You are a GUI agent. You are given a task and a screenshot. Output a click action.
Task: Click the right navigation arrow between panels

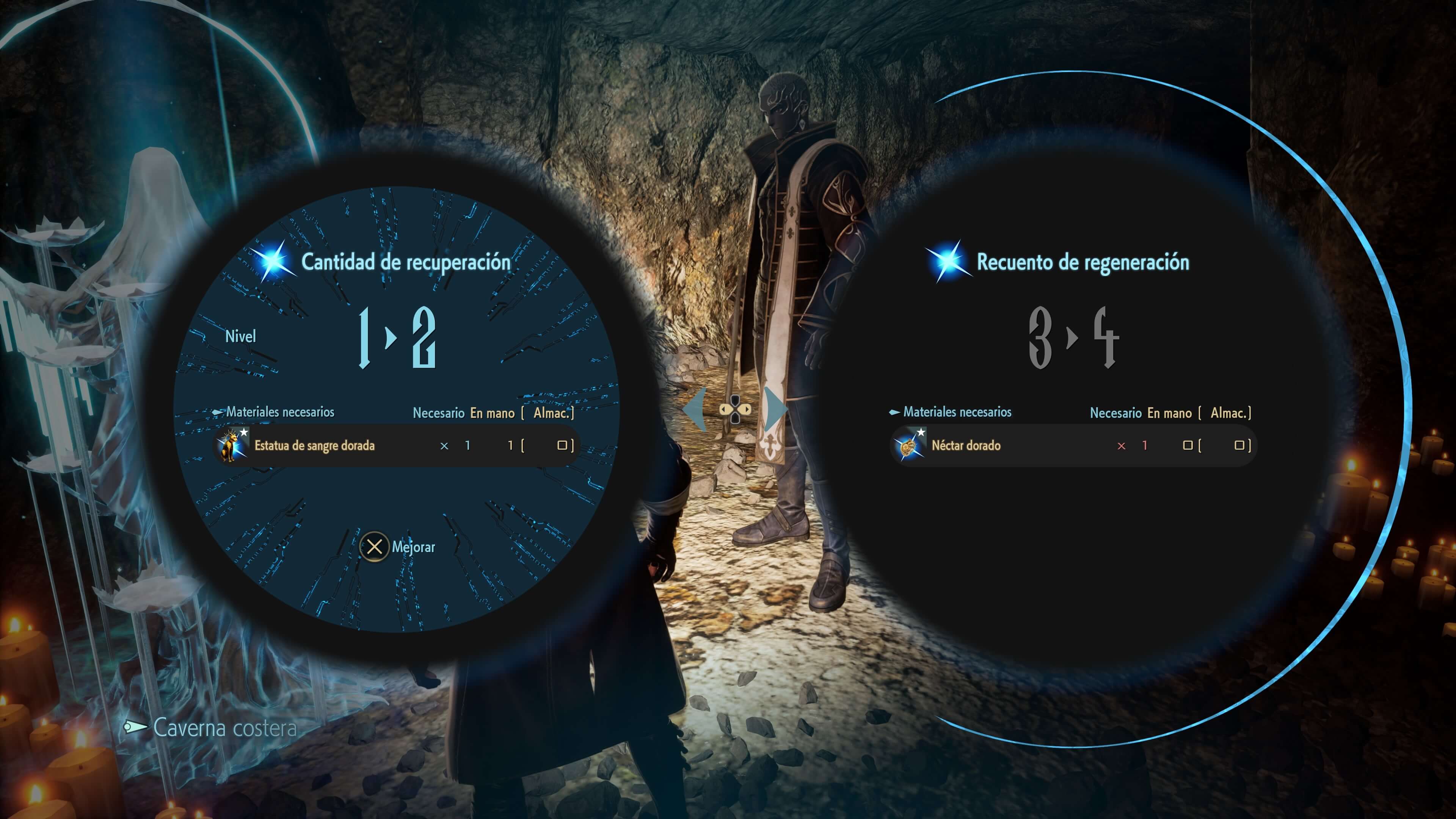(x=775, y=409)
